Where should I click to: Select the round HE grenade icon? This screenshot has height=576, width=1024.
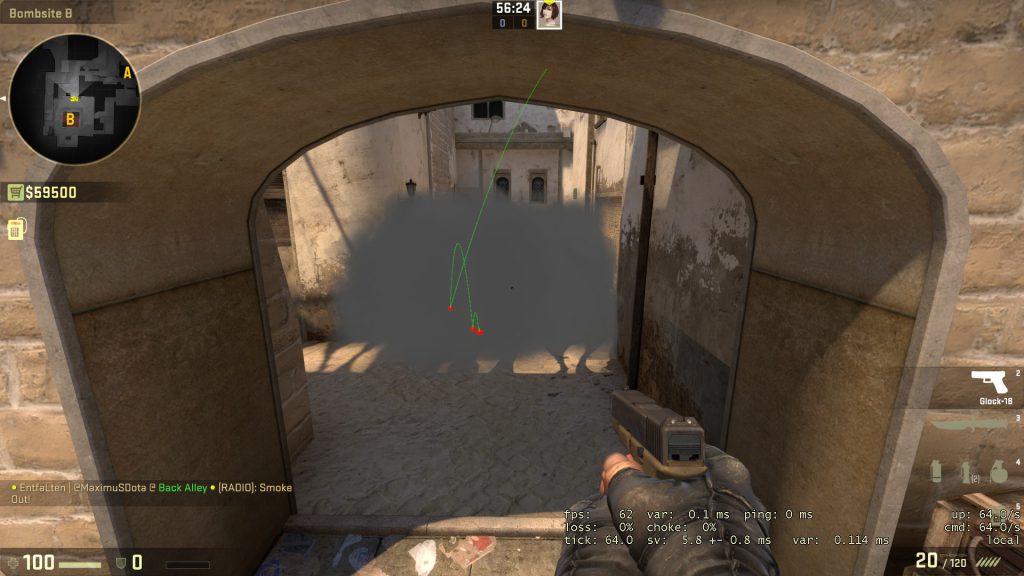click(x=998, y=470)
